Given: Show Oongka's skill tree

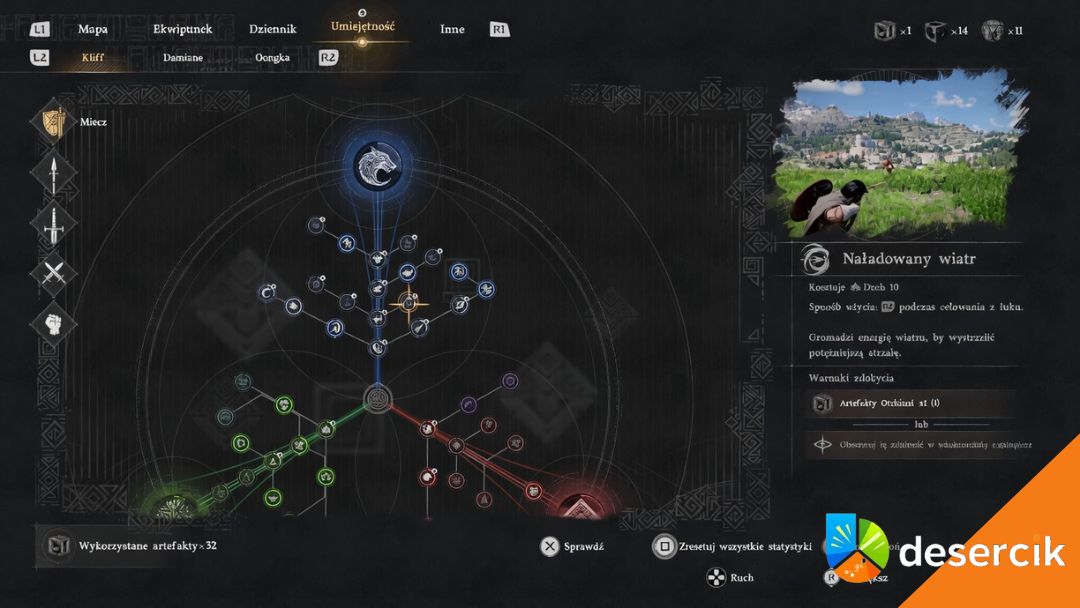Looking at the screenshot, I should click(272, 57).
